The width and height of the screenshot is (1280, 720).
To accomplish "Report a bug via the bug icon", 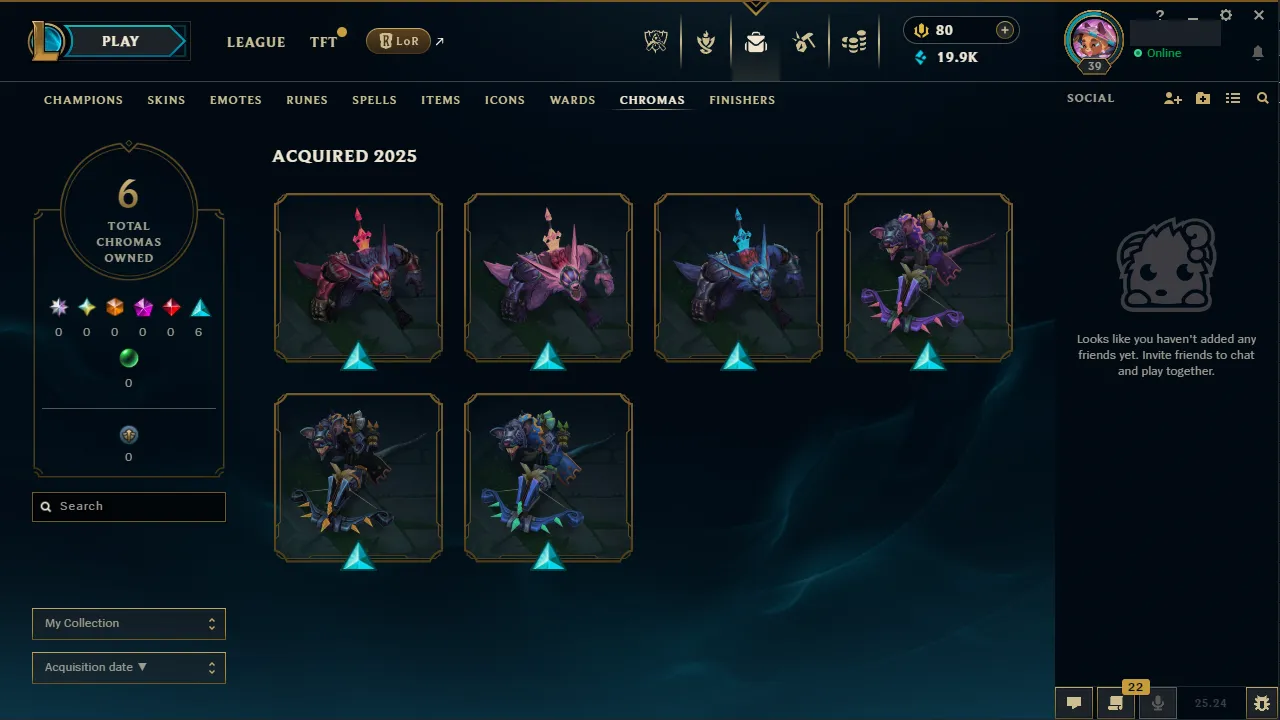I will point(1262,702).
